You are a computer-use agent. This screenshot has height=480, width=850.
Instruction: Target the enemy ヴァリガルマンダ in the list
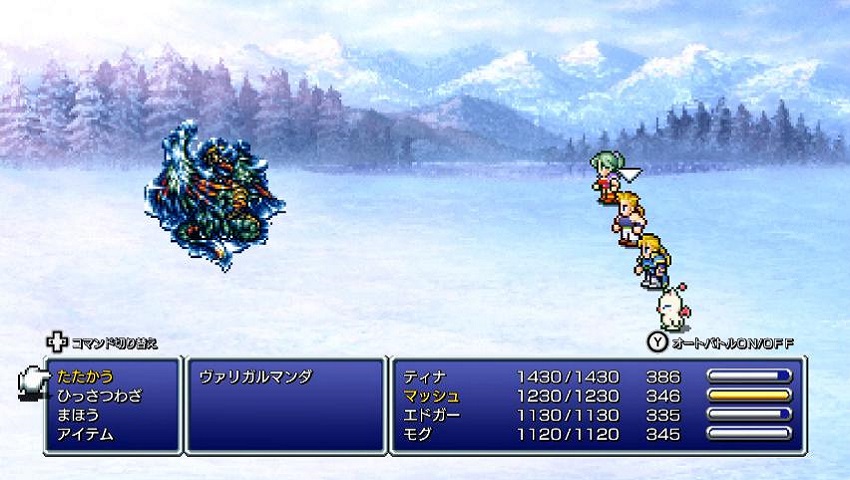(256, 377)
